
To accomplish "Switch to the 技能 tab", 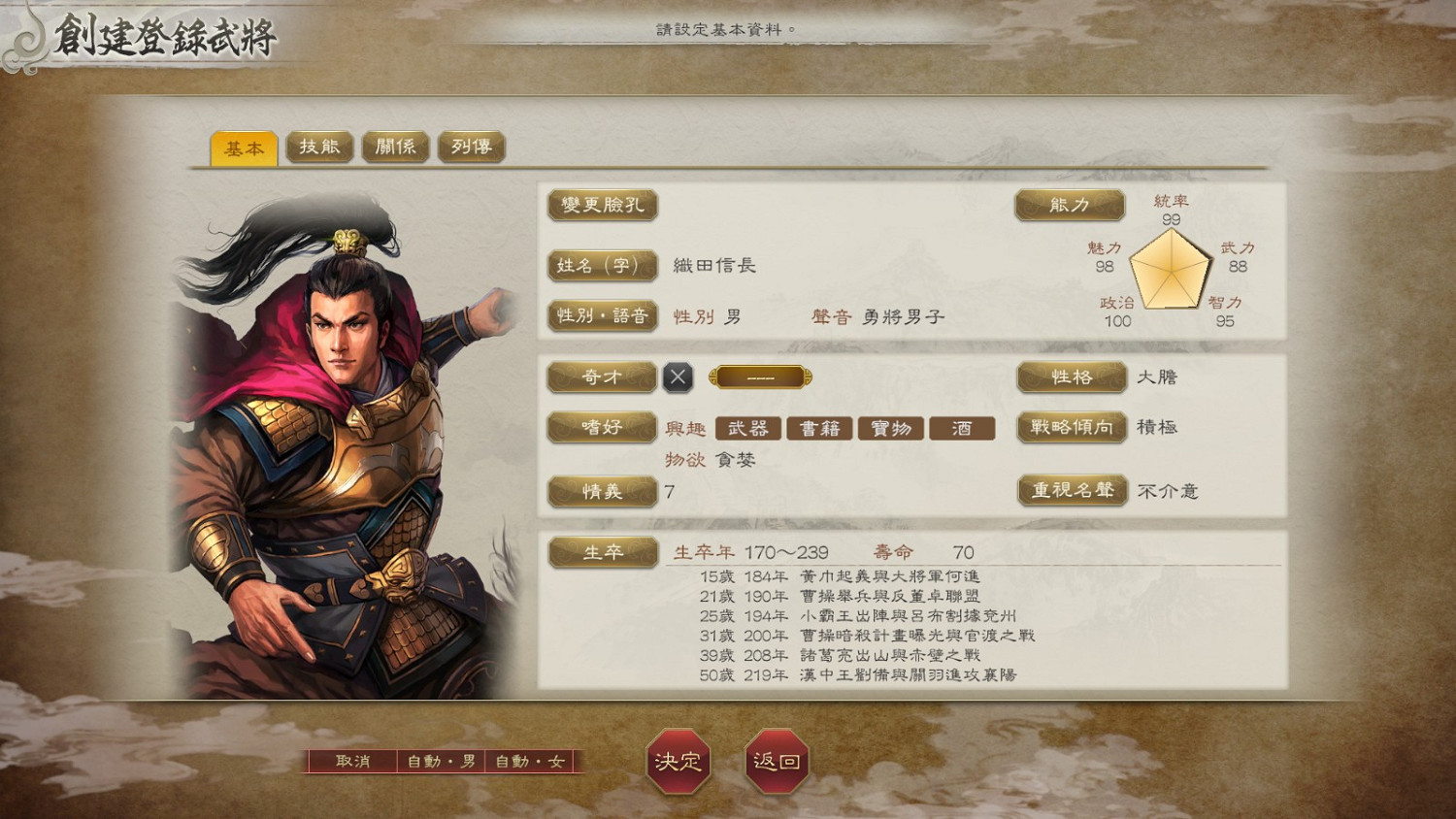I will (319, 147).
